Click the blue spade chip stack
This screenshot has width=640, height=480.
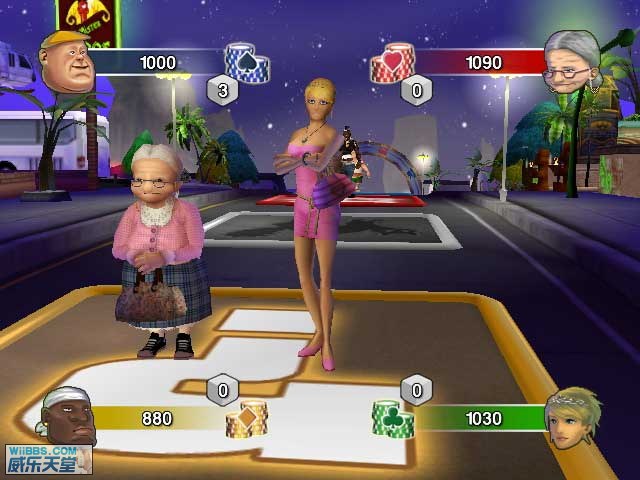point(246,62)
